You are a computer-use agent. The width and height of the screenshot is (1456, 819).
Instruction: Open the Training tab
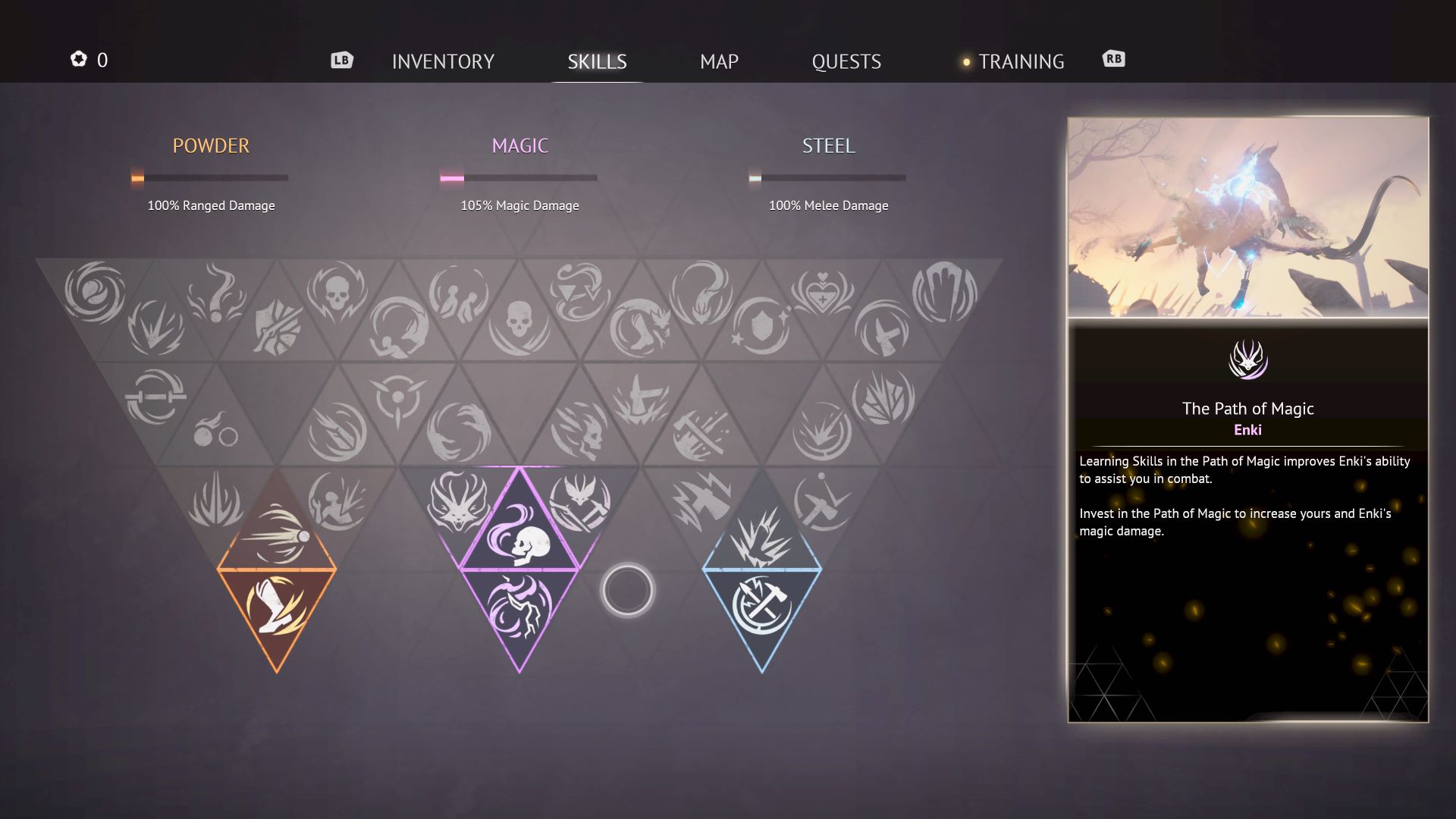click(x=1021, y=61)
